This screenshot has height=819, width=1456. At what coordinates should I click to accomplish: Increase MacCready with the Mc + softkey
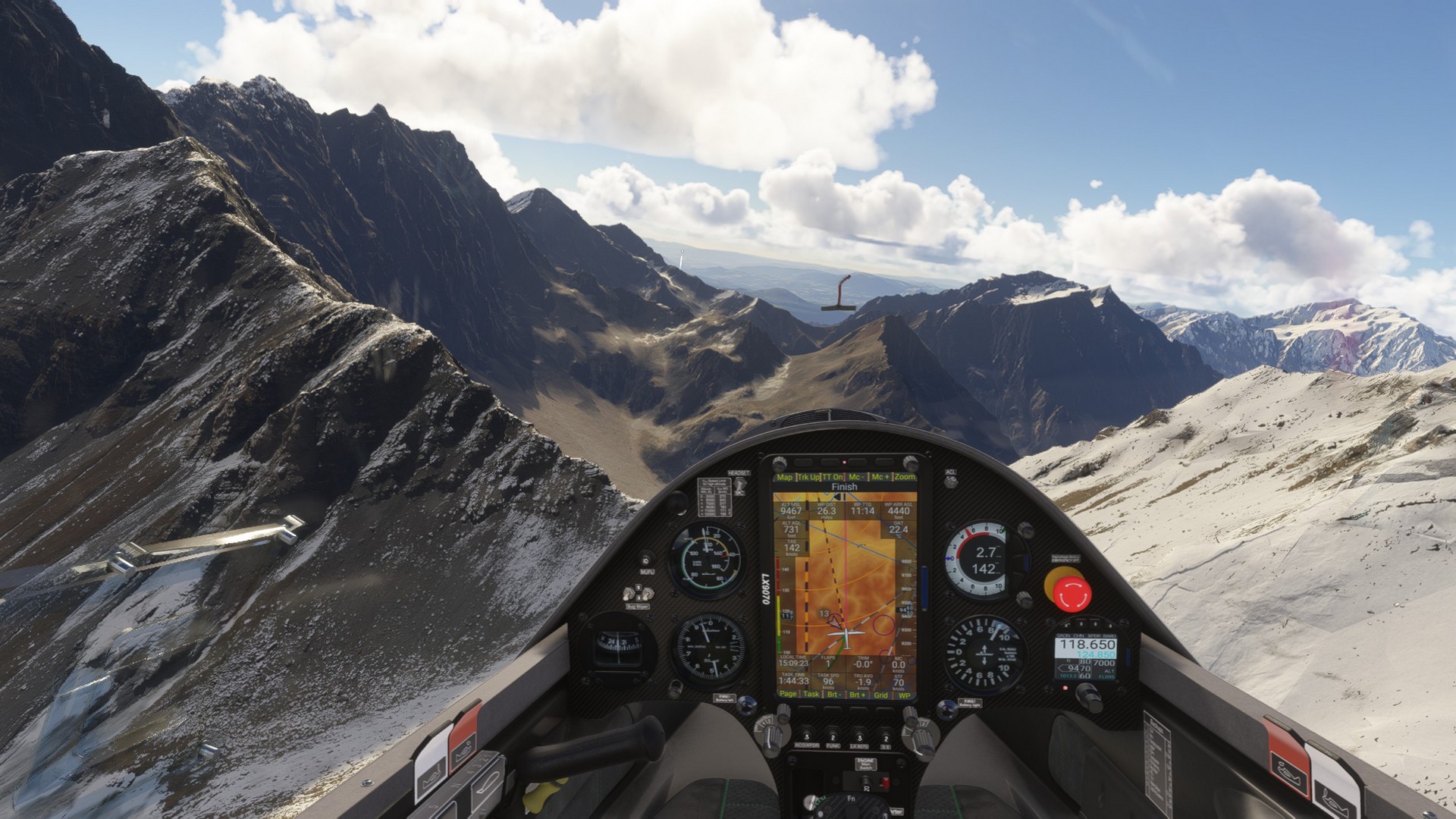pos(880,477)
